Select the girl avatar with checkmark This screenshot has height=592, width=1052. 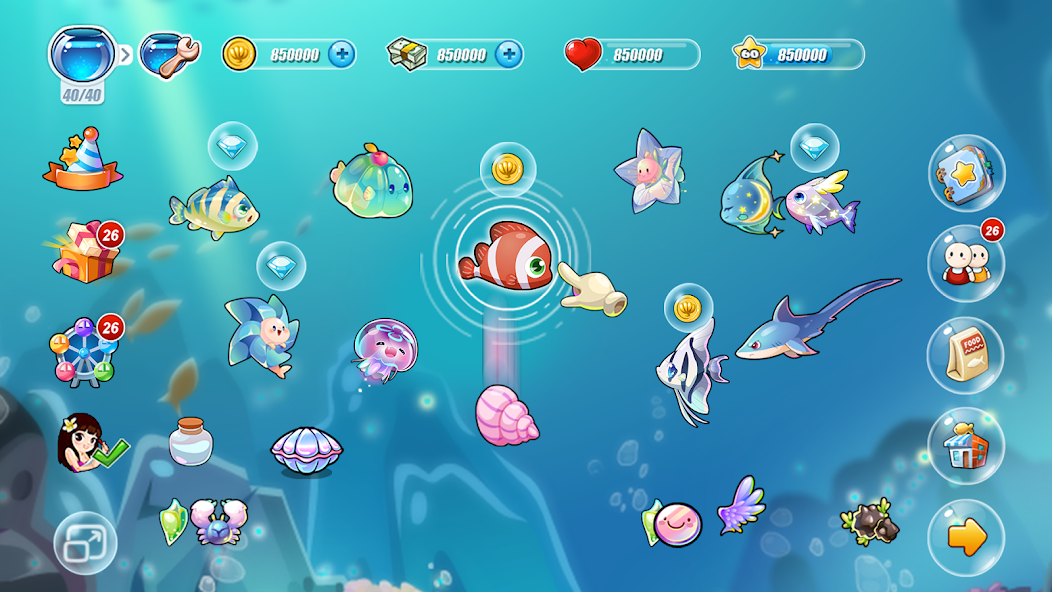pos(87,443)
